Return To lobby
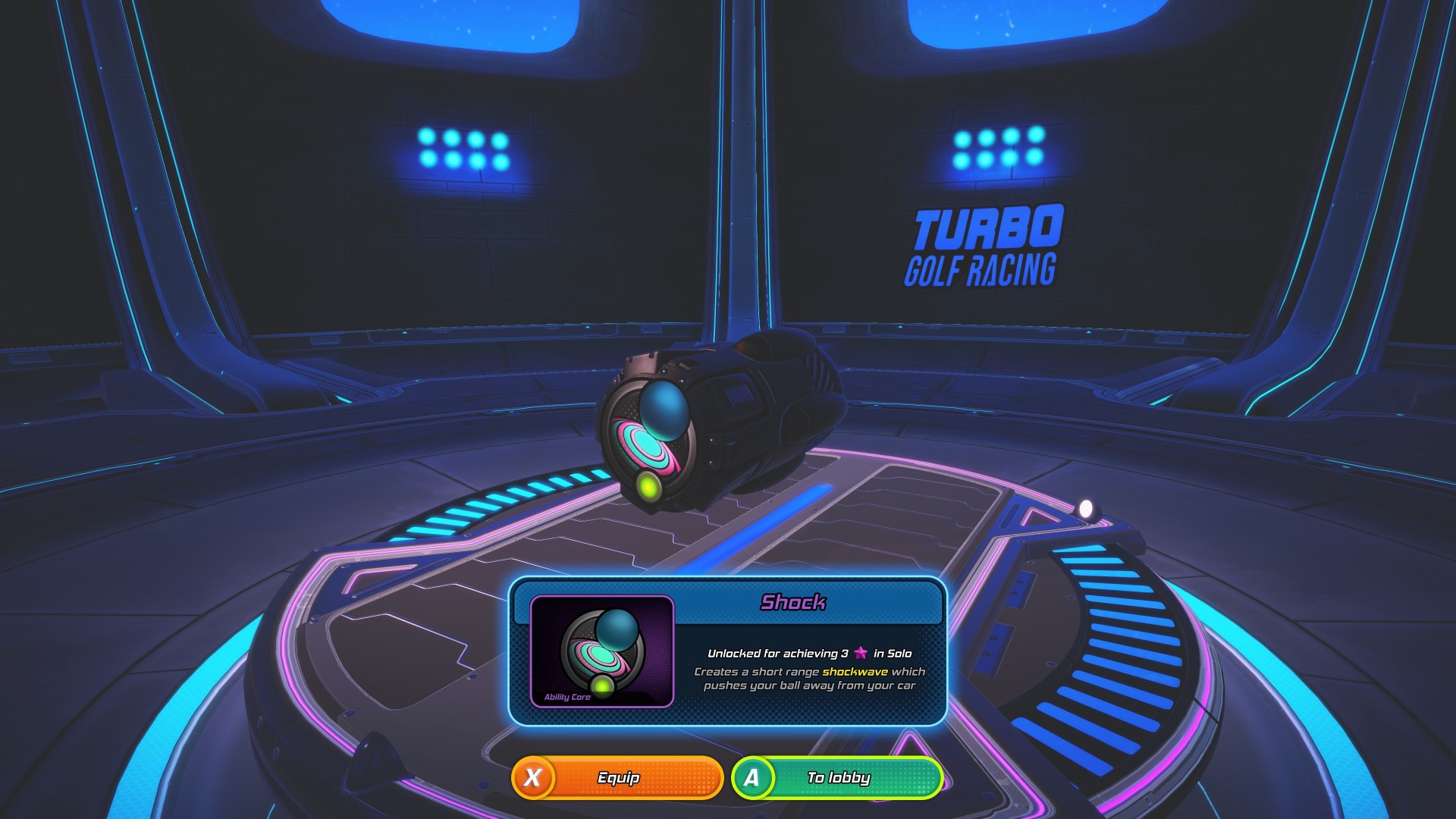The height and width of the screenshot is (819, 1456). coord(838,777)
